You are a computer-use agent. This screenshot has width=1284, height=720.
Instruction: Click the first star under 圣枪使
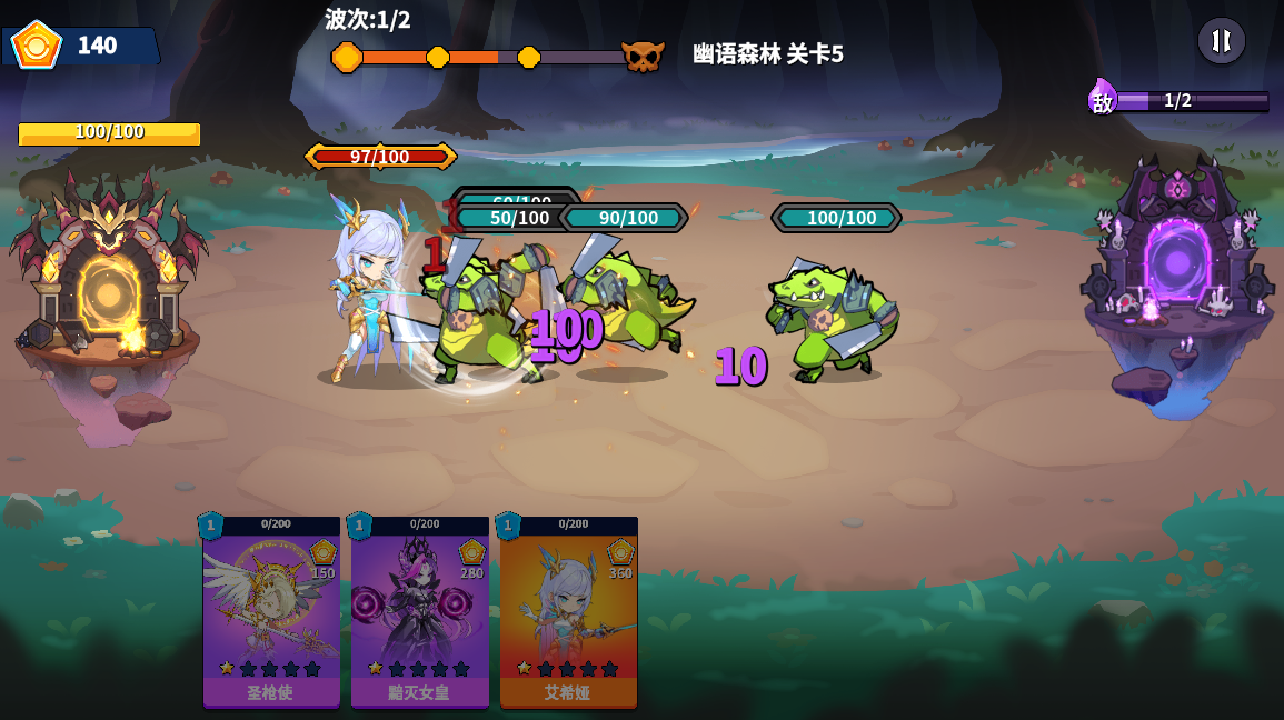pyautogui.click(x=227, y=668)
